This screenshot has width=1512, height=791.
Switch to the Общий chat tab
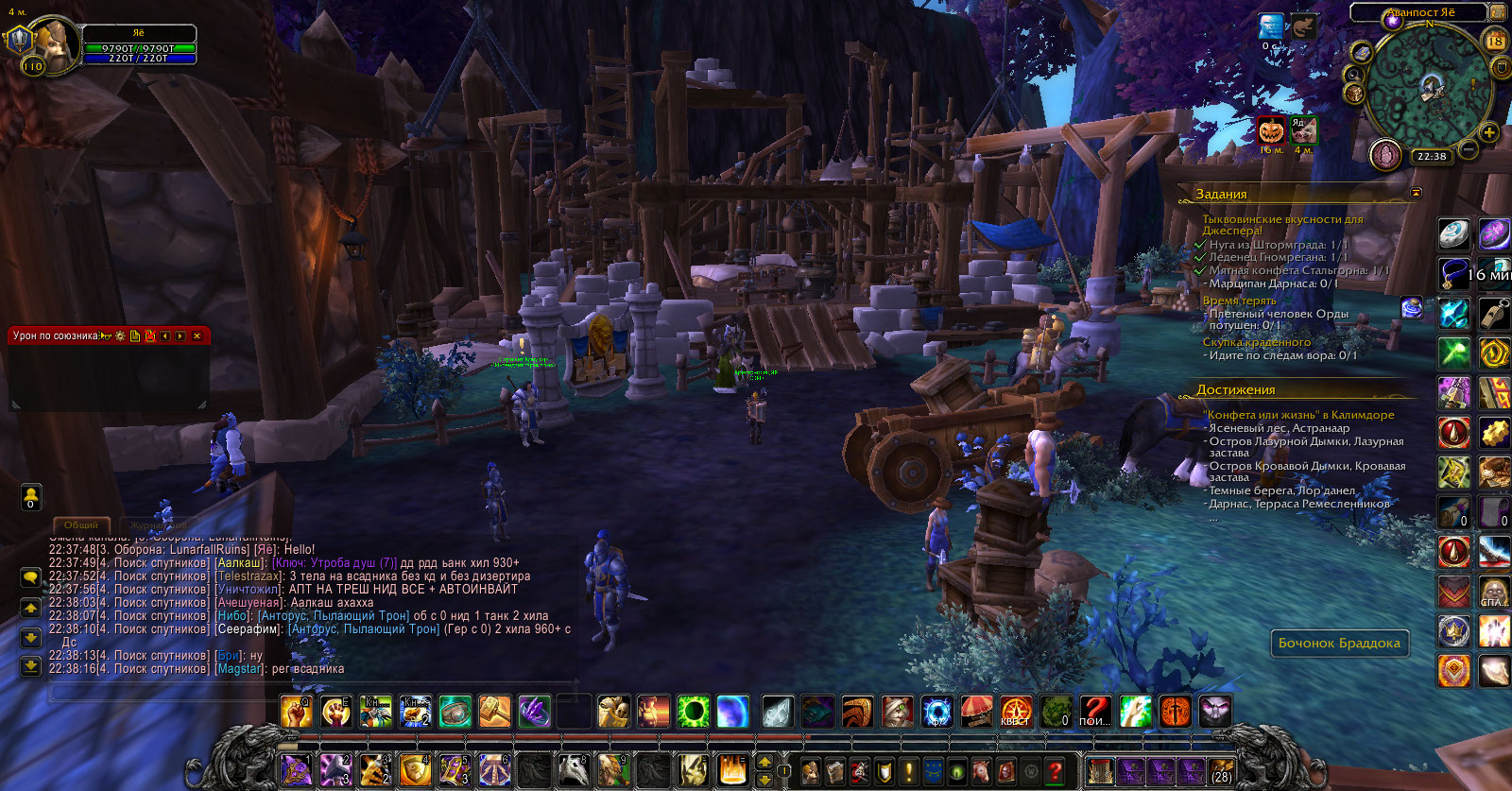(x=81, y=525)
